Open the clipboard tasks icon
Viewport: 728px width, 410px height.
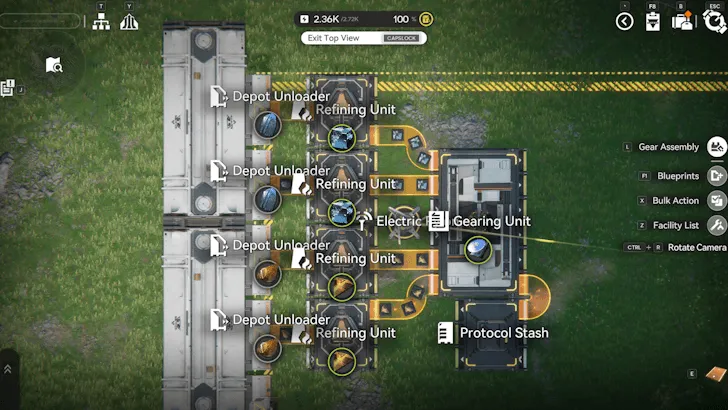pyautogui.click(x=654, y=21)
